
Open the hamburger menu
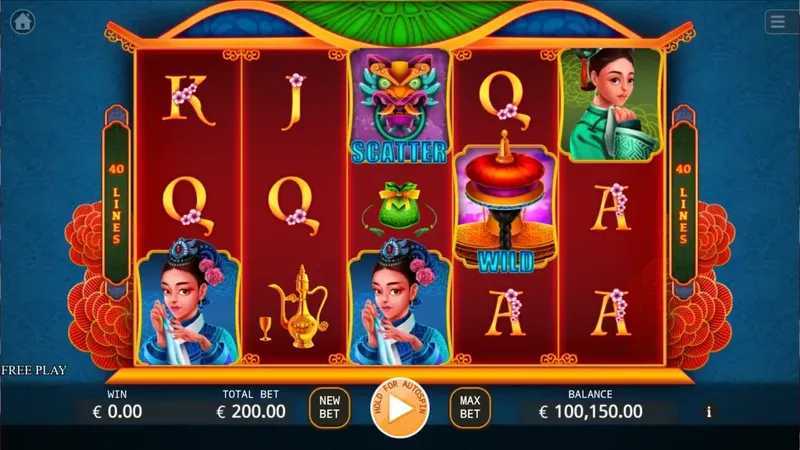777,21
